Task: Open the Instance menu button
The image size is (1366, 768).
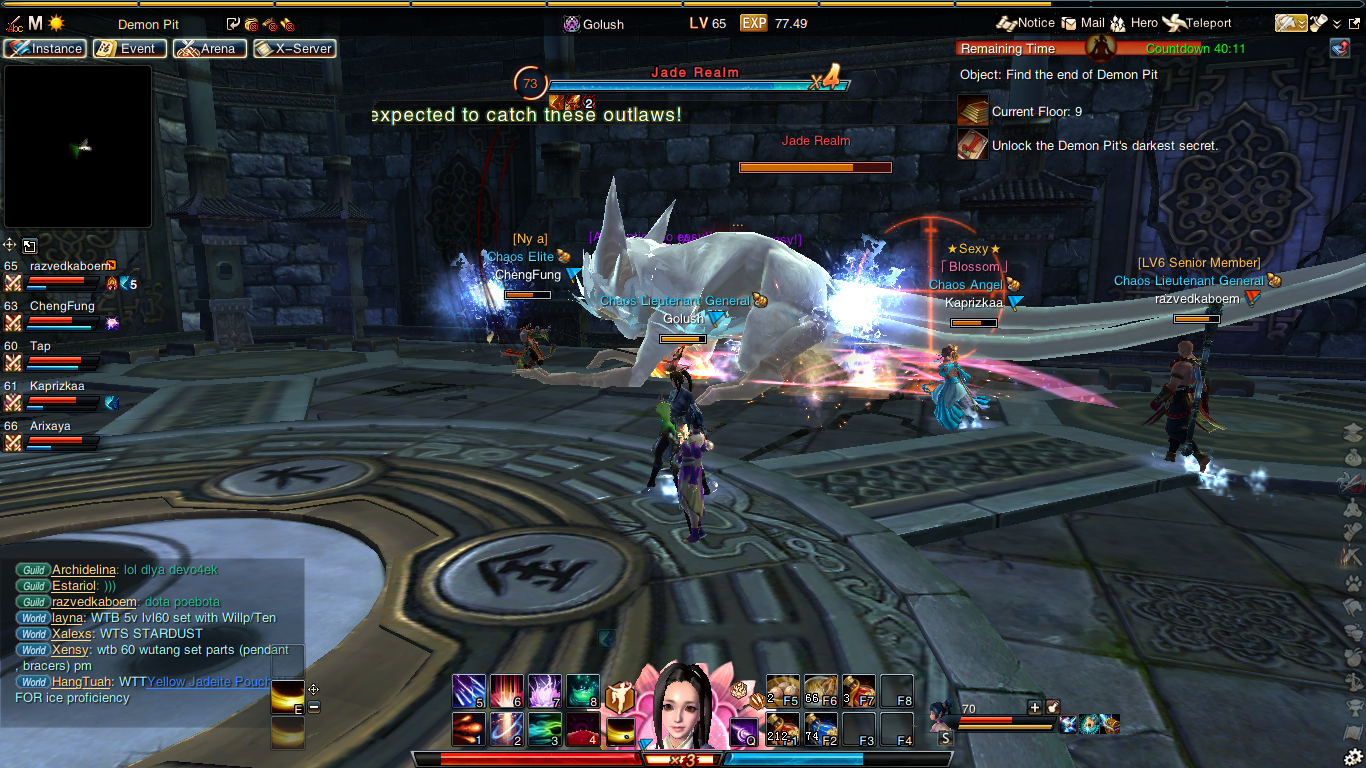Action: click(44, 48)
